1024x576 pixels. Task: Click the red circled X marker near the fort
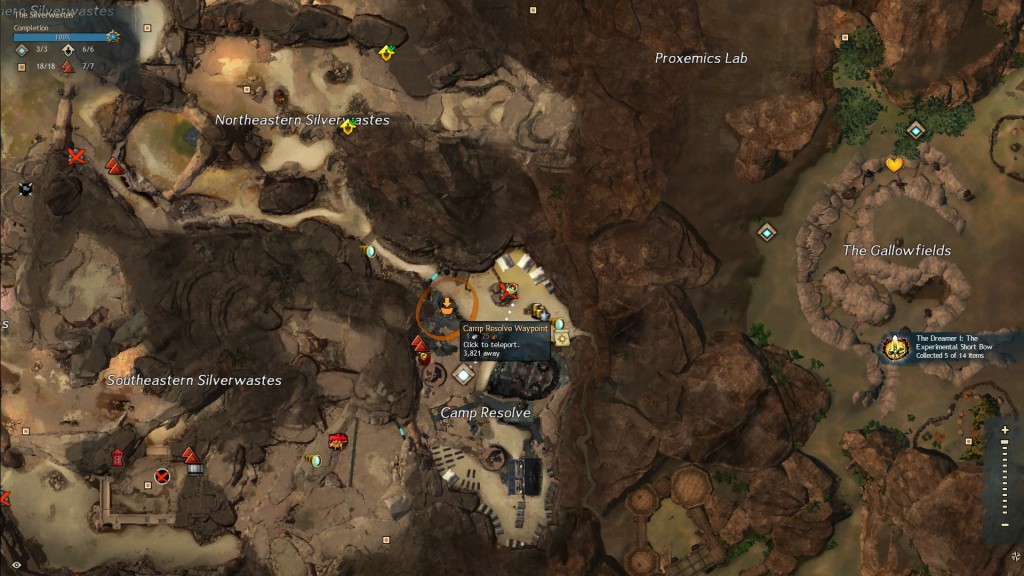pyautogui.click(x=162, y=475)
